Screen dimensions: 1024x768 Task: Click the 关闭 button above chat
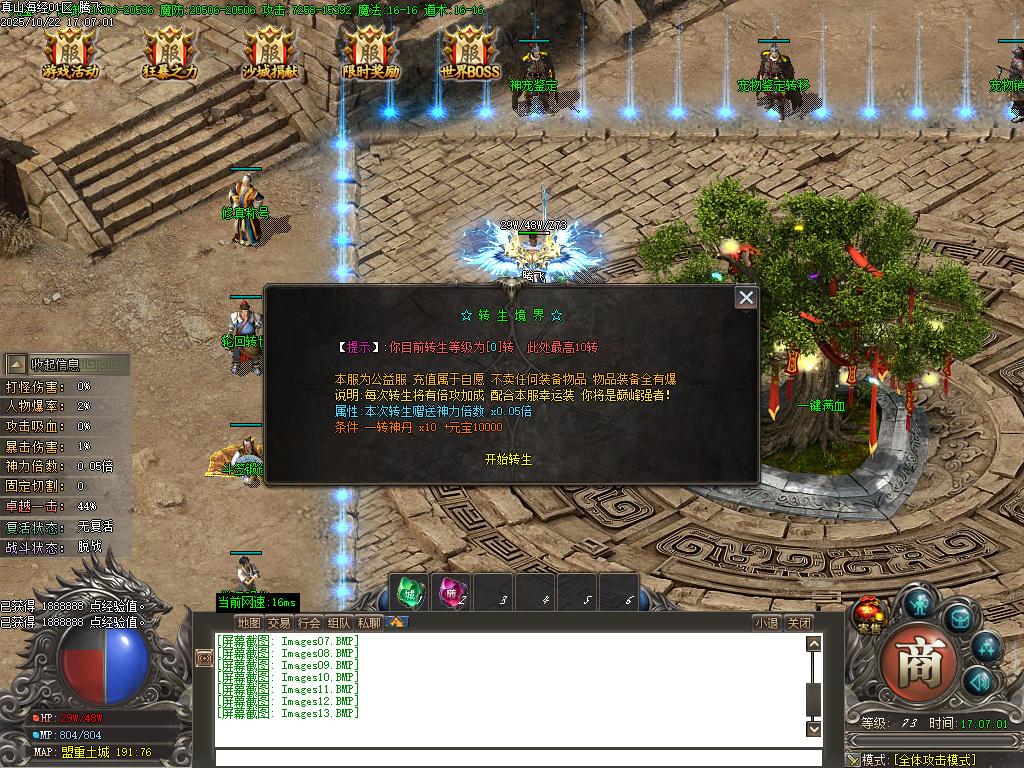coord(798,623)
